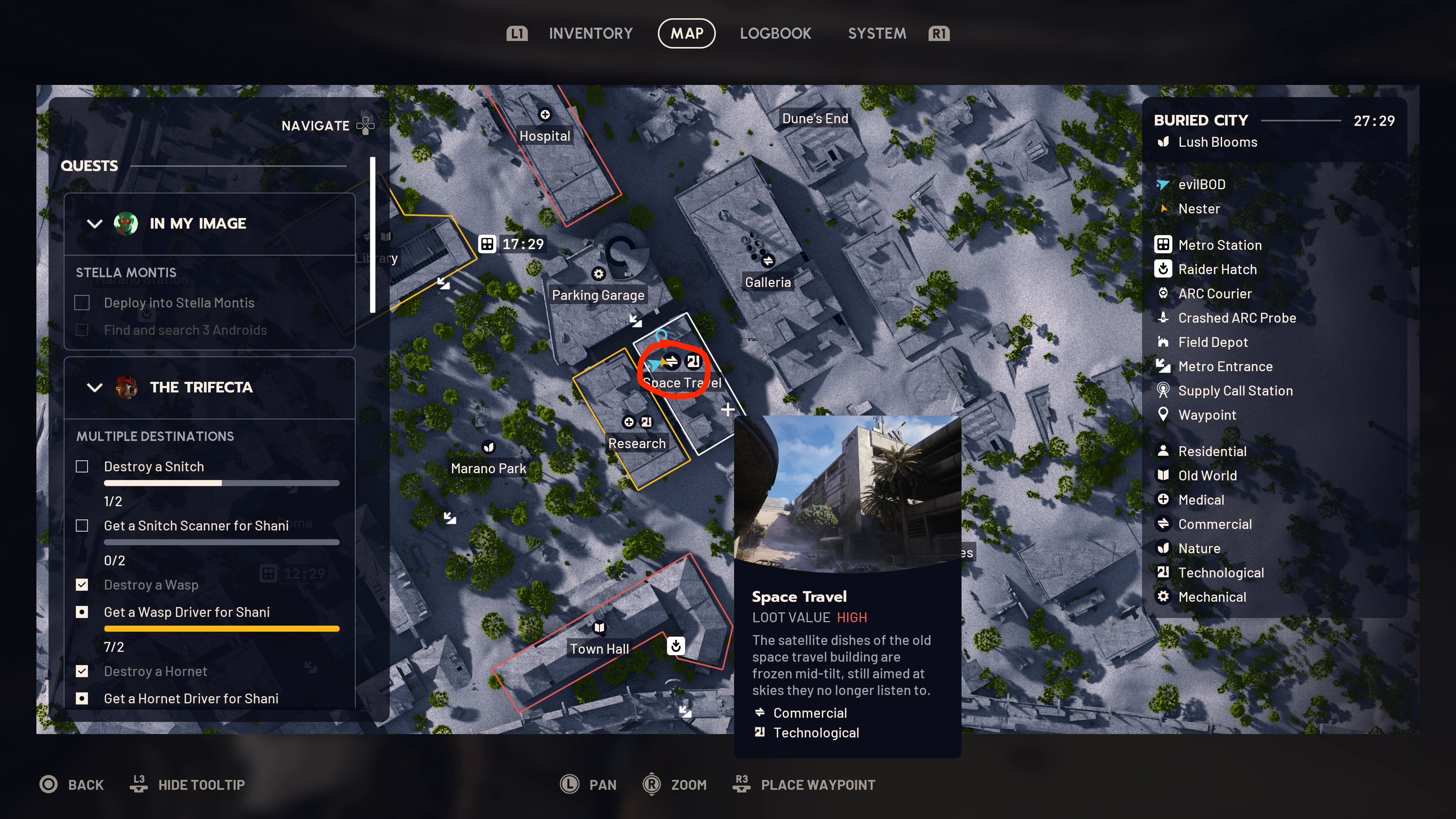Image resolution: width=1456 pixels, height=819 pixels.
Task: Choose the Research location on the map
Action: pos(637,443)
